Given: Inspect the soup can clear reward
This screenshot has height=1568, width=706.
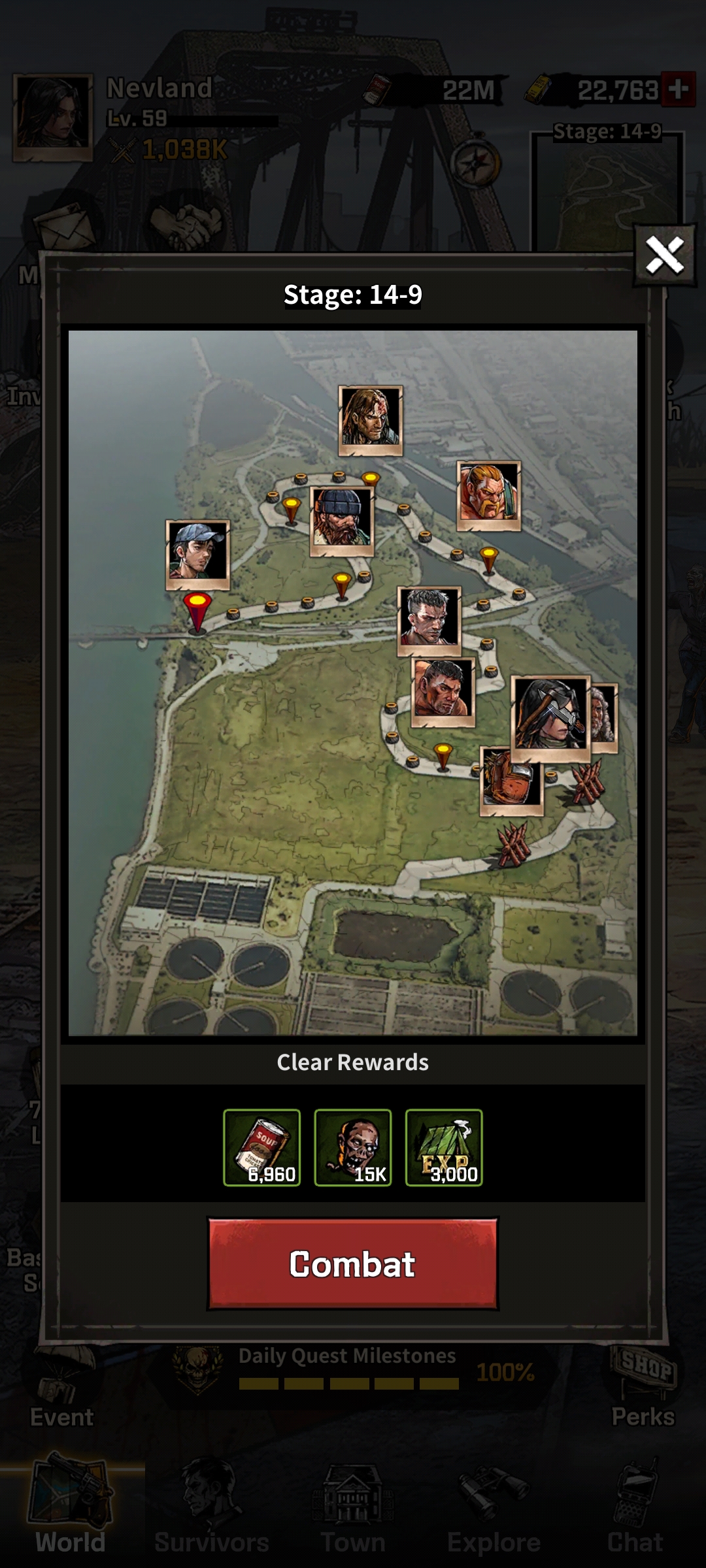Looking at the screenshot, I should pos(261,1147).
